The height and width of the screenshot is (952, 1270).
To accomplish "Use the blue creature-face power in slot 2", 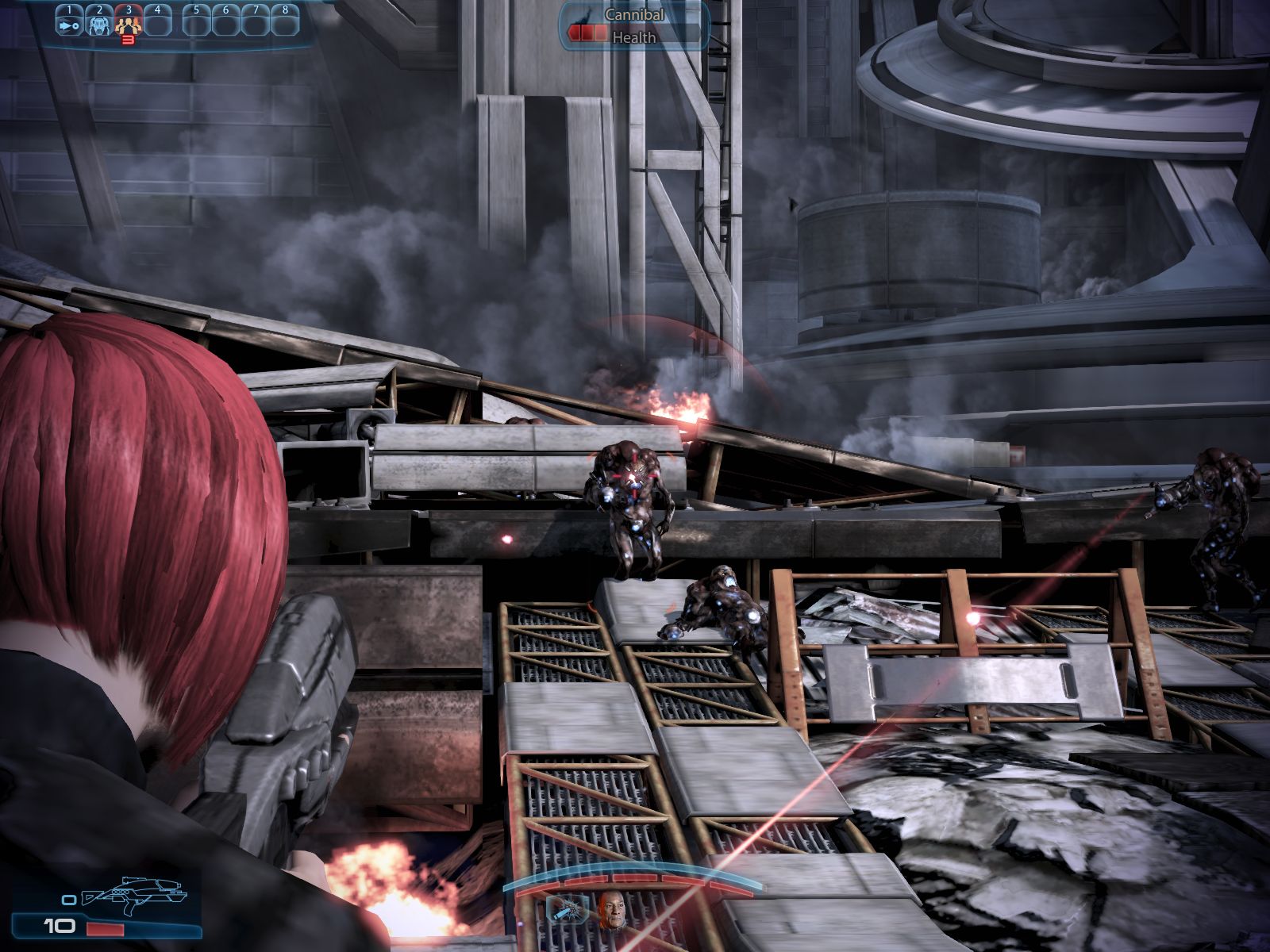I will tap(99, 25).
